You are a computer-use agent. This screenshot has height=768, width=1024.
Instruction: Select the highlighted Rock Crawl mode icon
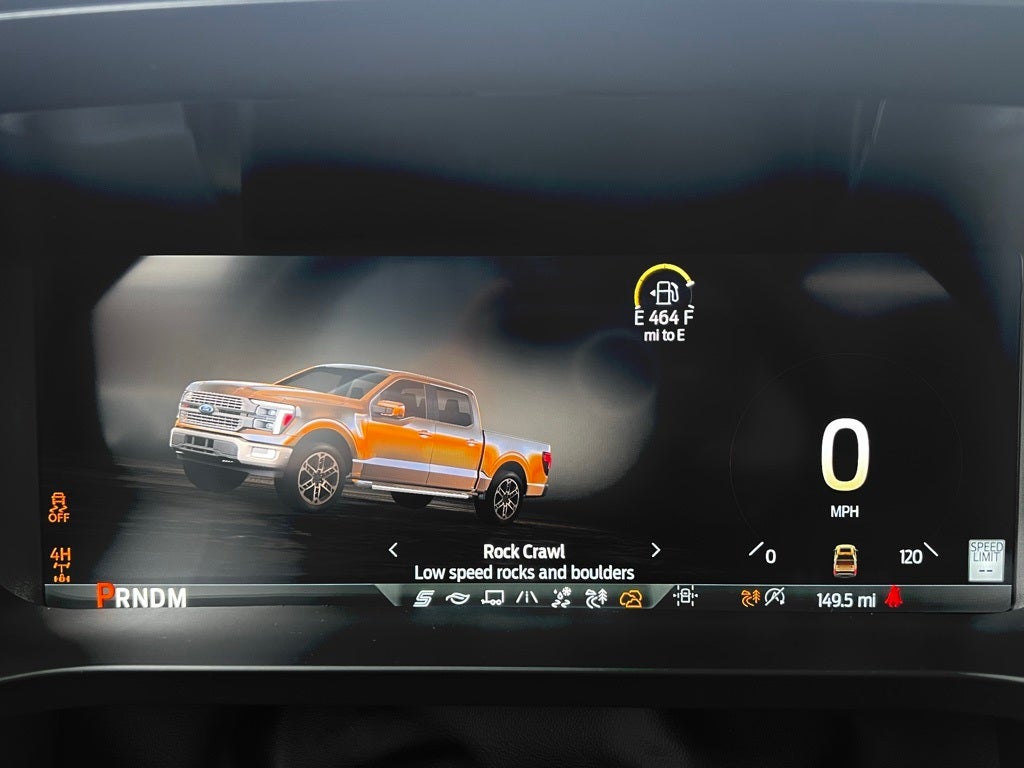(631, 598)
